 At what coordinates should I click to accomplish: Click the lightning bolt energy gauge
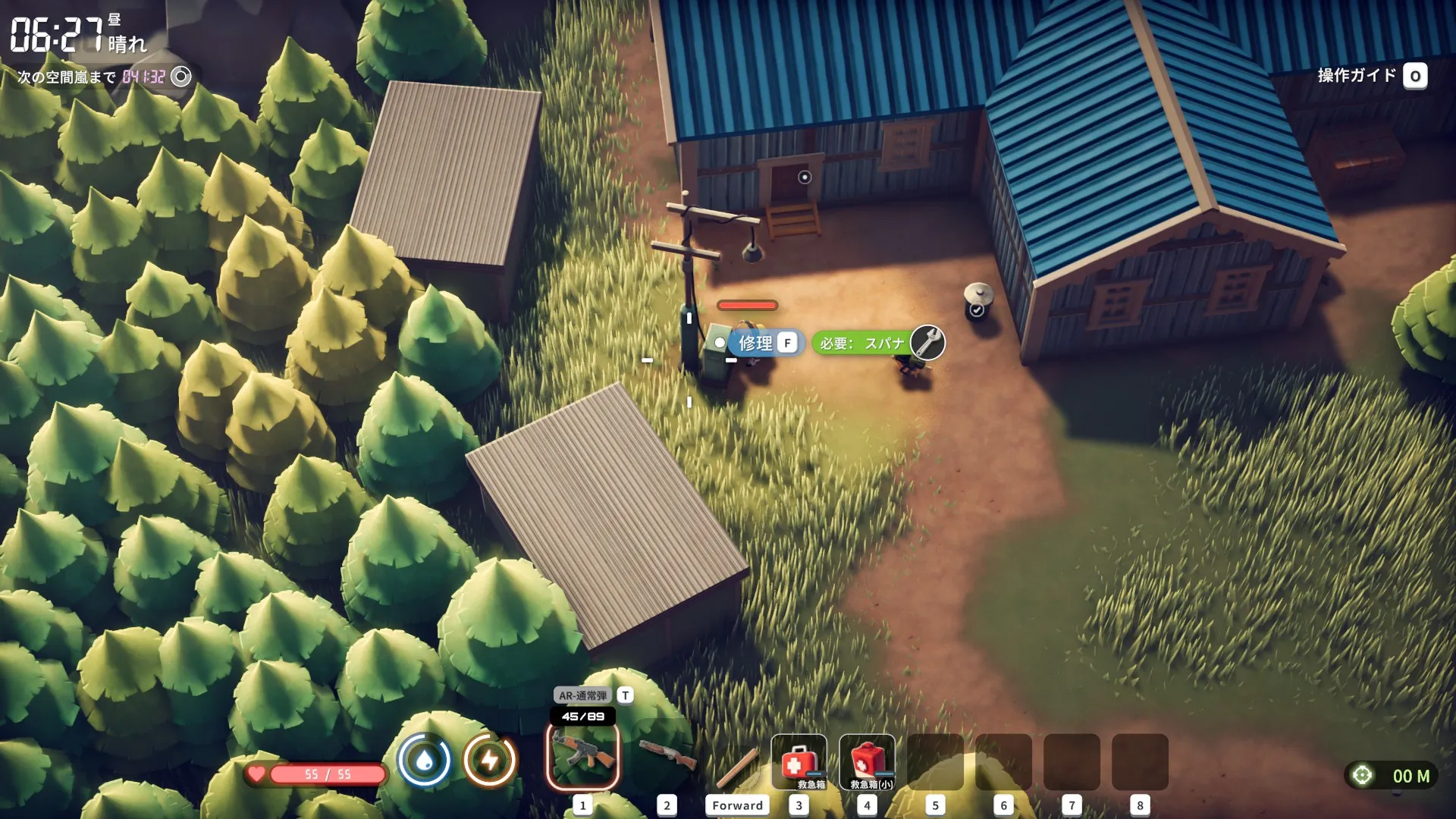(x=490, y=760)
